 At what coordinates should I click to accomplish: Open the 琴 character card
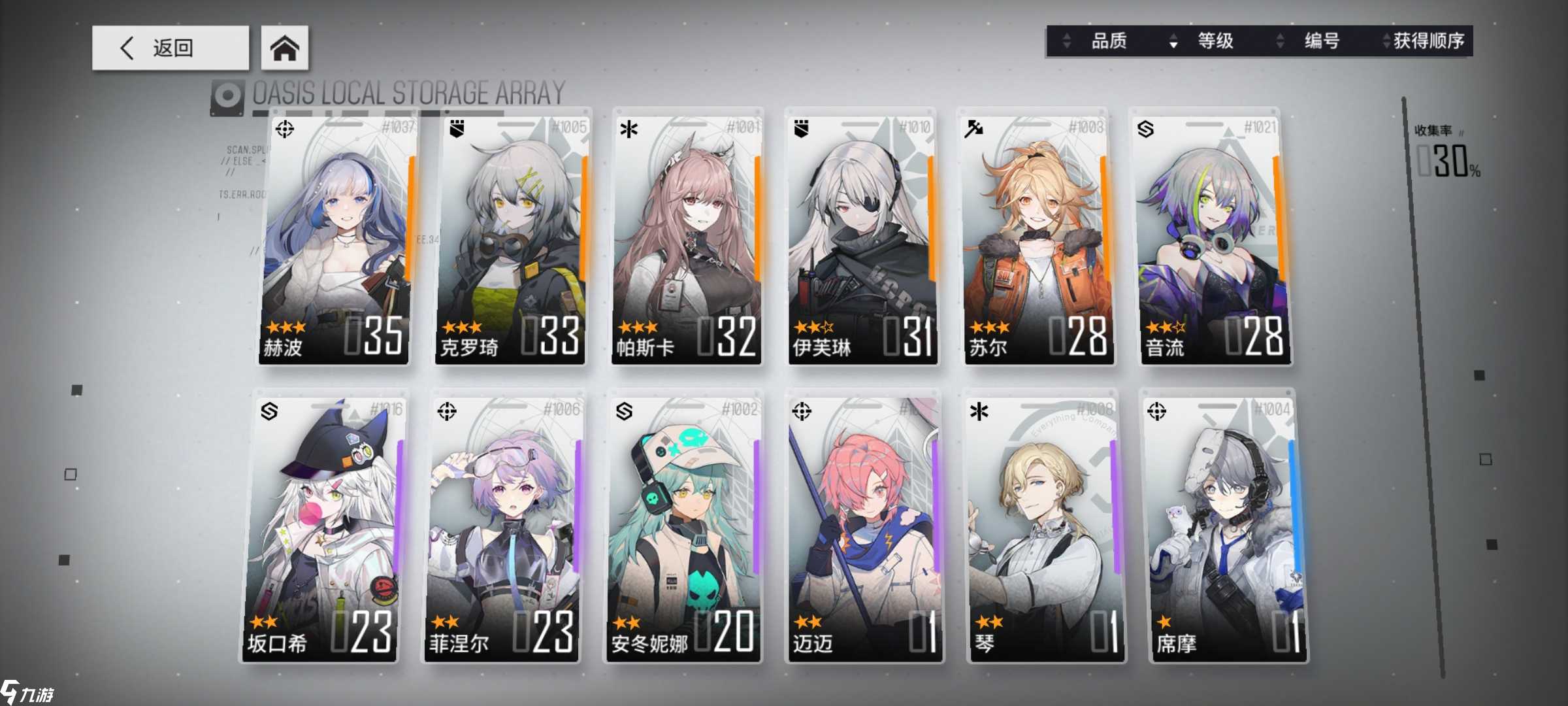[1045, 526]
